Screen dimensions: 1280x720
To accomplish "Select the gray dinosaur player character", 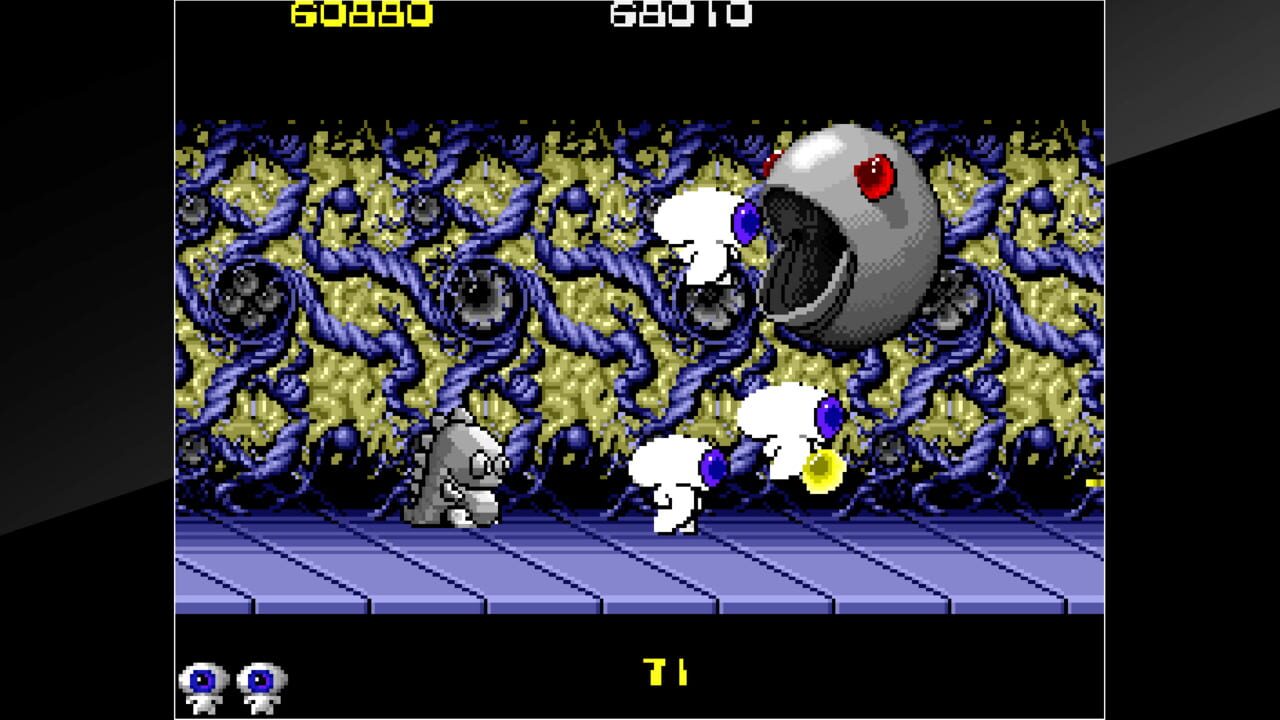I will pyautogui.click(x=462, y=480).
